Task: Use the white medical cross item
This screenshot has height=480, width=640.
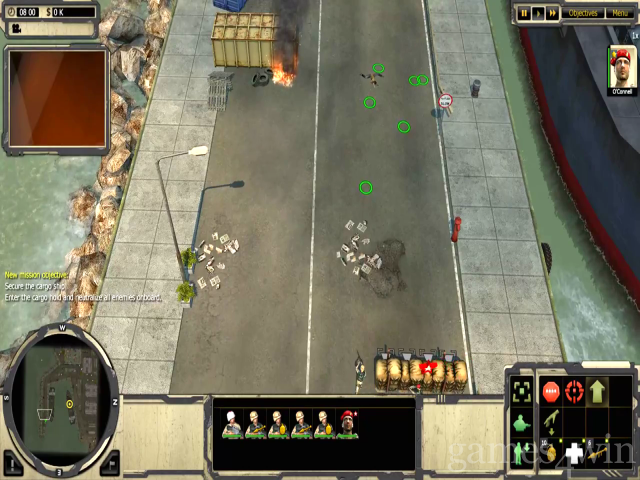Action: [575, 453]
